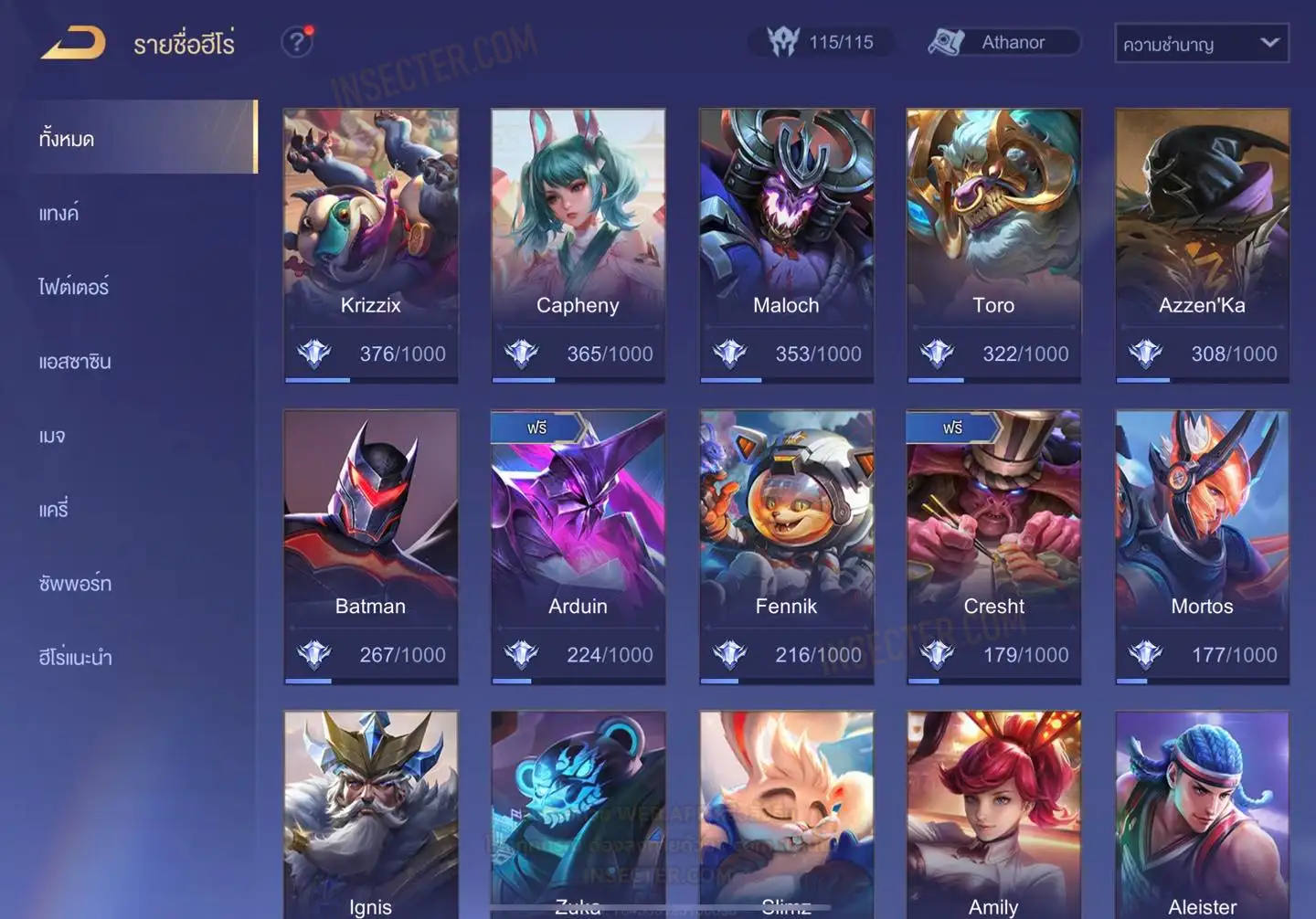Show the เมจ hero category
This screenshot has height=919, width=1316.
[52, 436]
